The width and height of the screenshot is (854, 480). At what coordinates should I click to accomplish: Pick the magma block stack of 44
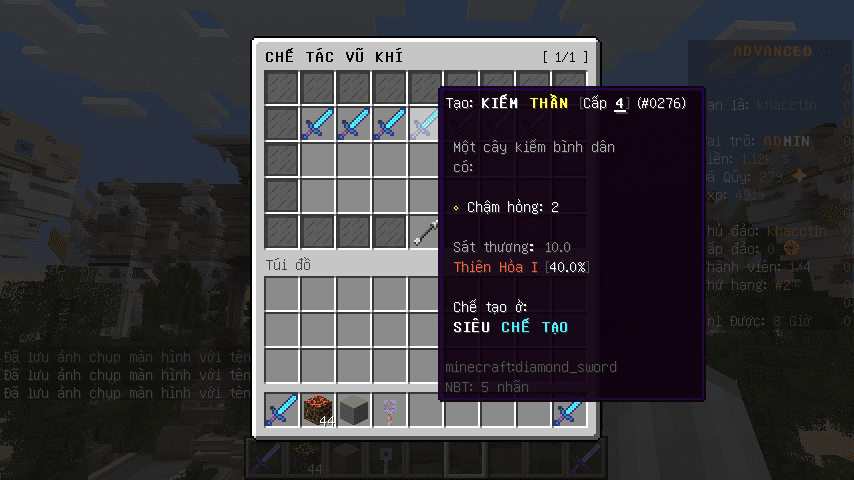point(318,410)
